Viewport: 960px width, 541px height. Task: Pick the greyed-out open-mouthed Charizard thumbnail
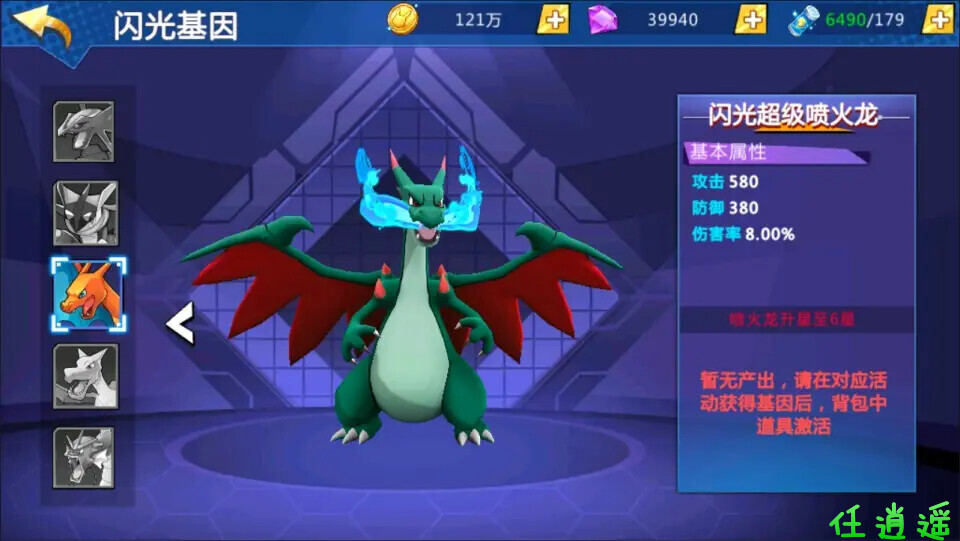[85, 375]
